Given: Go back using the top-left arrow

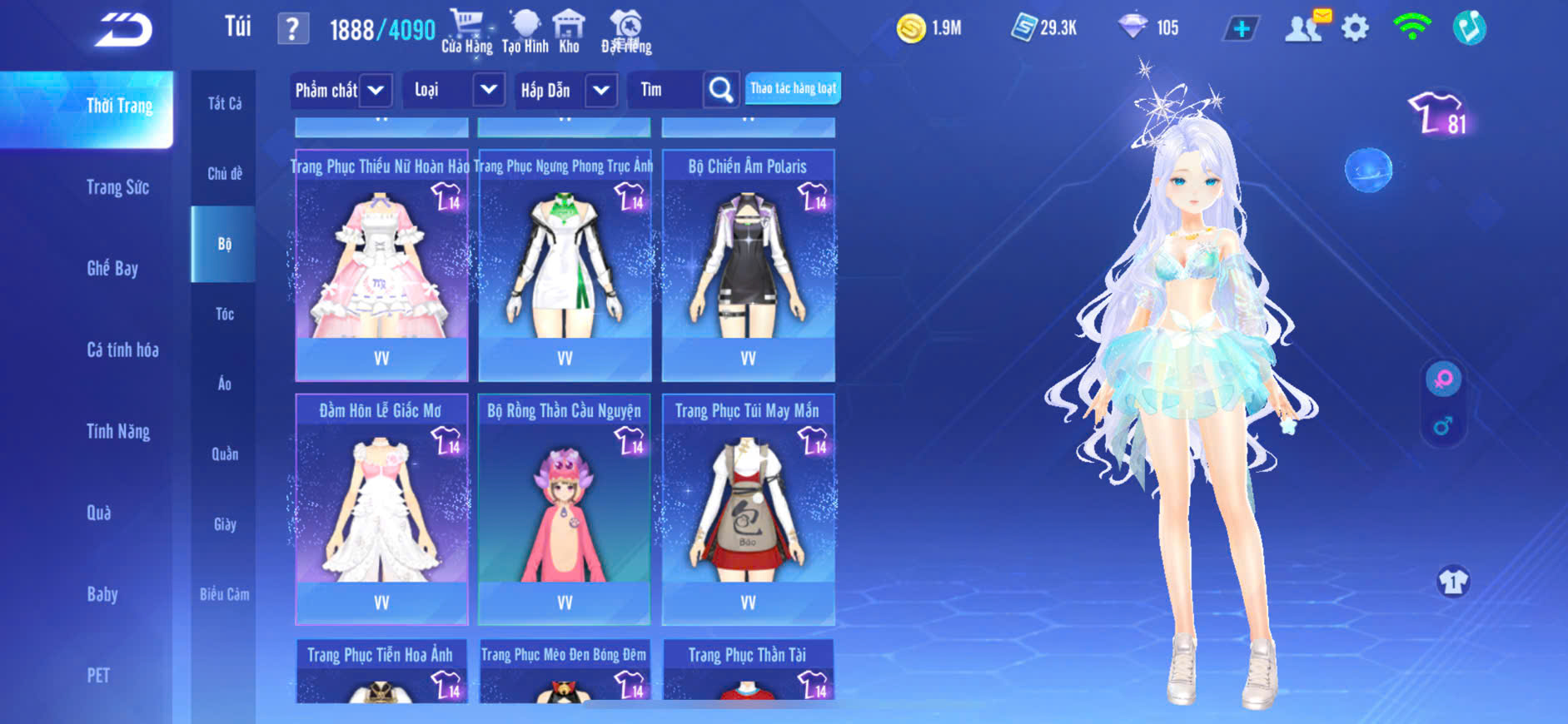Looking at the screenshot, I should pos(123,31).
